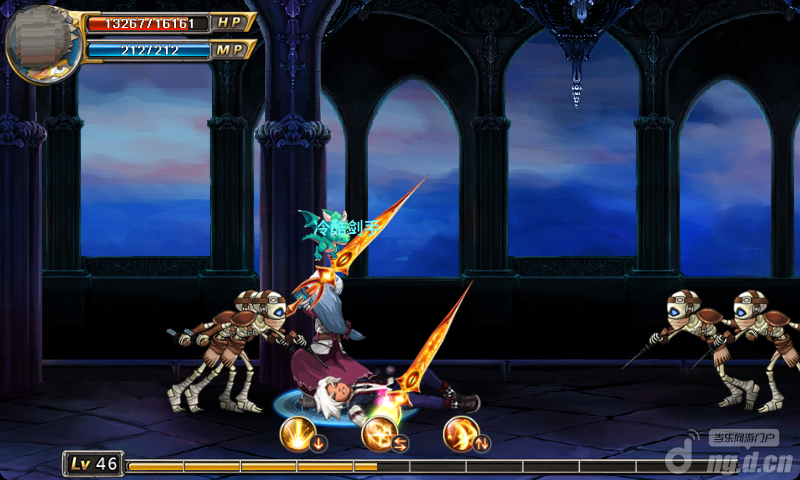
Task: Trigger the fiery crescent slash skill
Action: pos(461,433)
